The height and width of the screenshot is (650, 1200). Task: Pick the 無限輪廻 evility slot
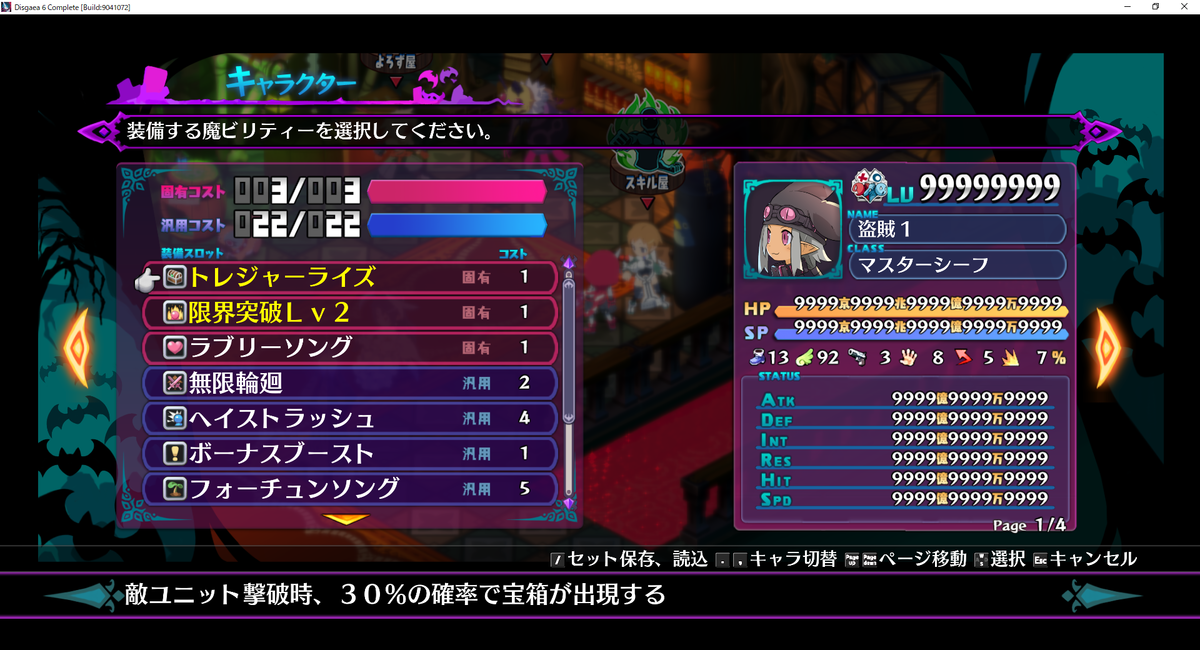[350, 383]
